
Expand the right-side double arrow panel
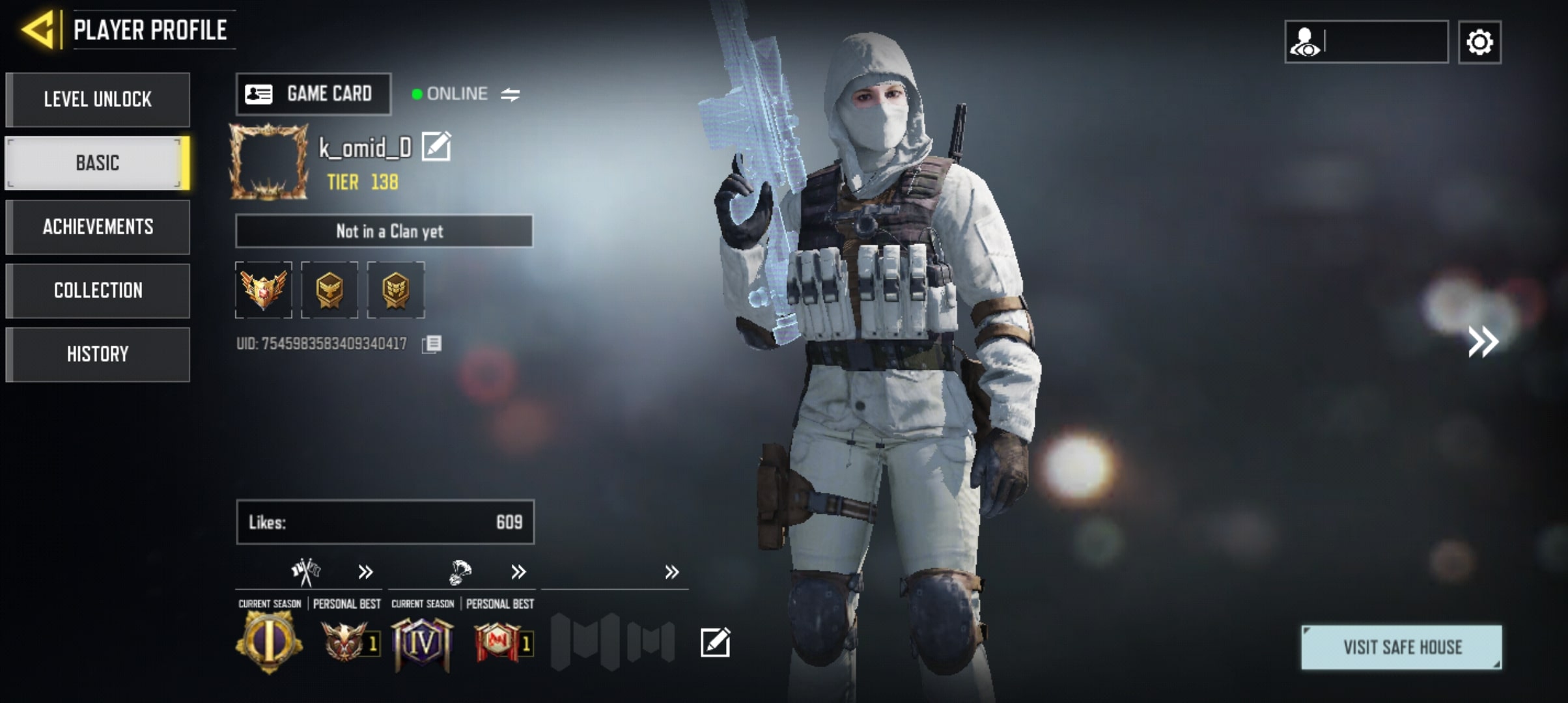[1483, 342]
